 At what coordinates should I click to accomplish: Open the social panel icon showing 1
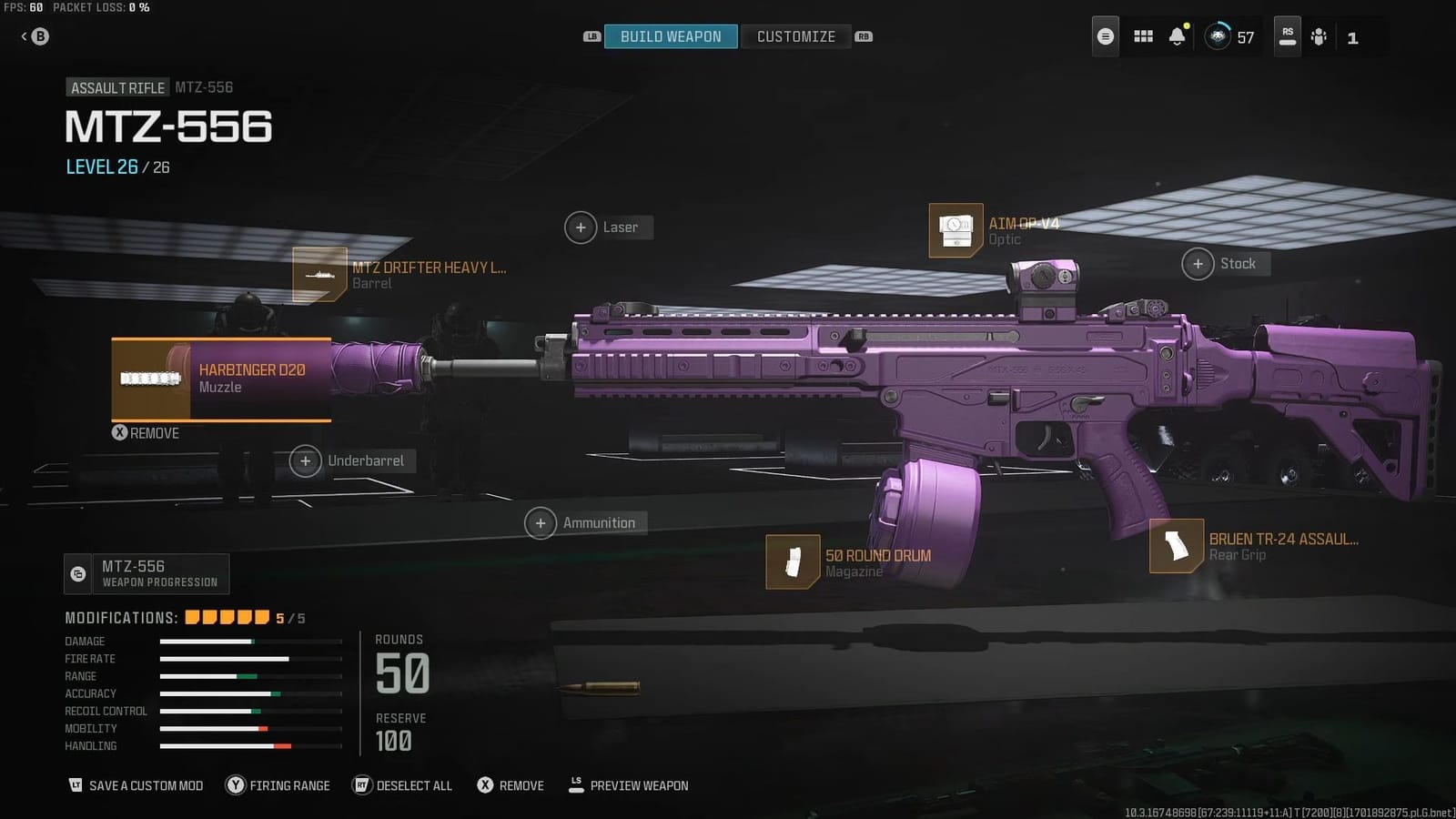(1319, 36)
